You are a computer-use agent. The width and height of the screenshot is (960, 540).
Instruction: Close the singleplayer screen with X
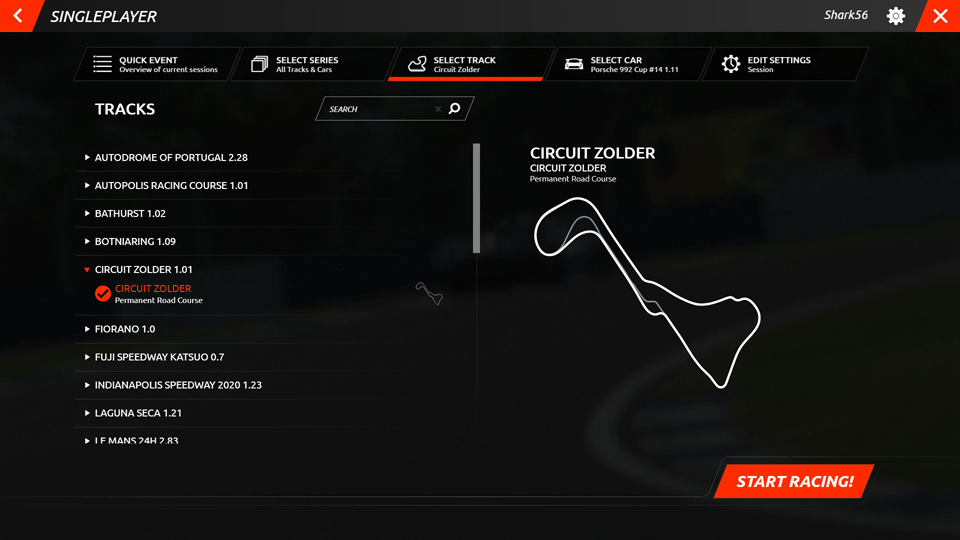pos(939,16)
